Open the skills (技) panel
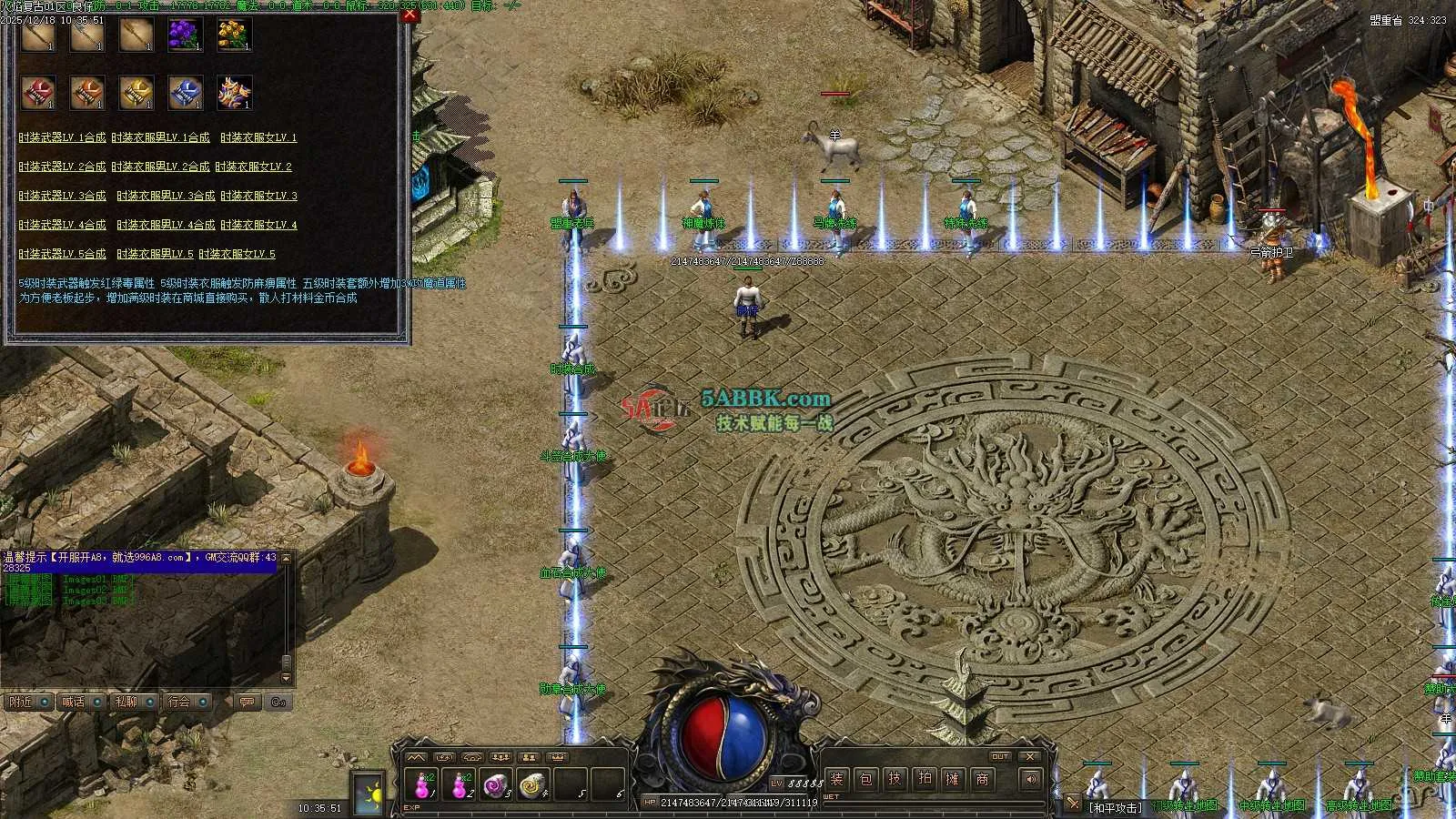The width and height of the screenshot is (1456, 819). click(x=895, y=779)
